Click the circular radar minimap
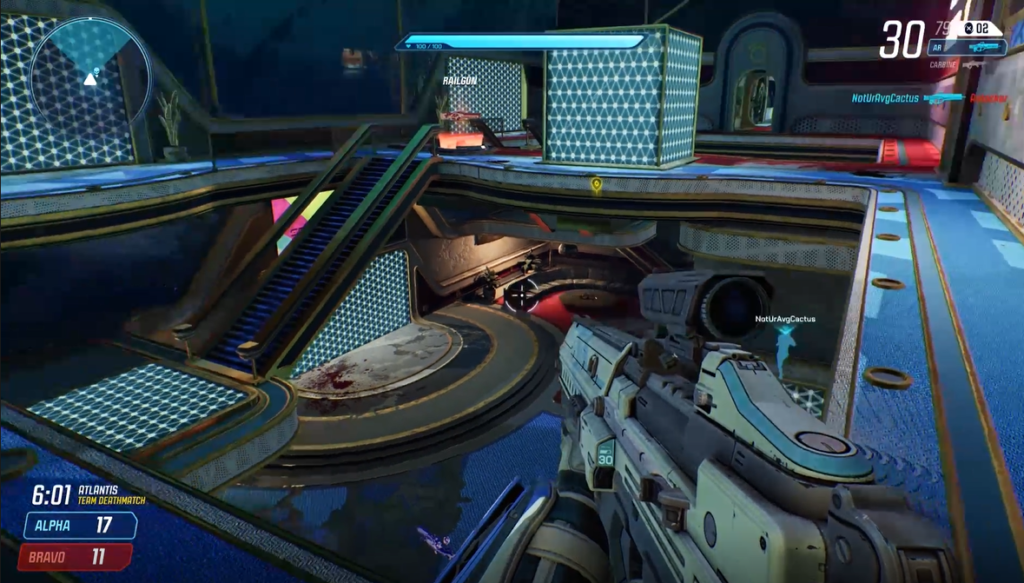The height and width of the screenshot is (583, 1024). tap(90, 76)
